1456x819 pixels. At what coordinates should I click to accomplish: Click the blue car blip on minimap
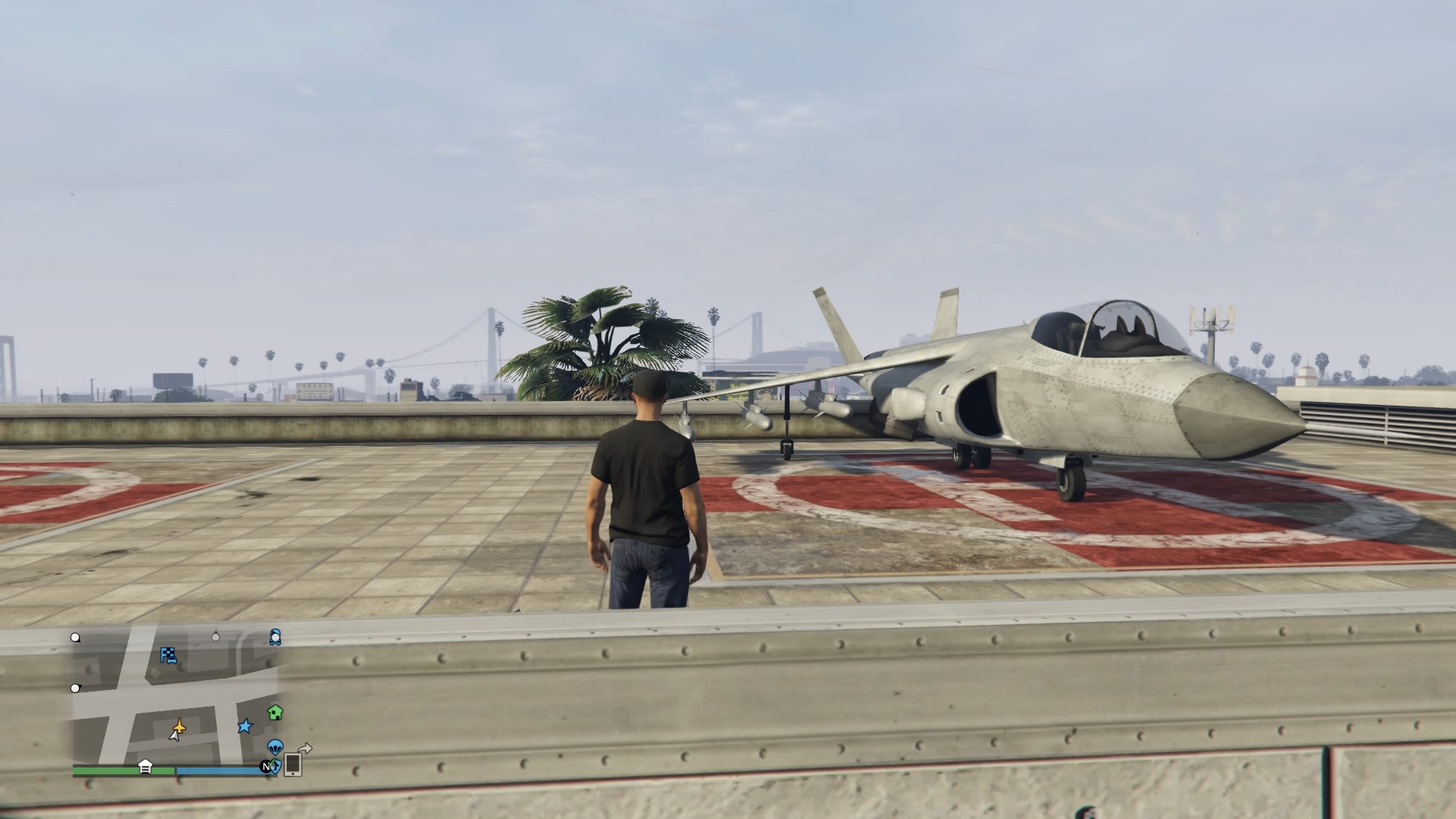click(275, 636)
